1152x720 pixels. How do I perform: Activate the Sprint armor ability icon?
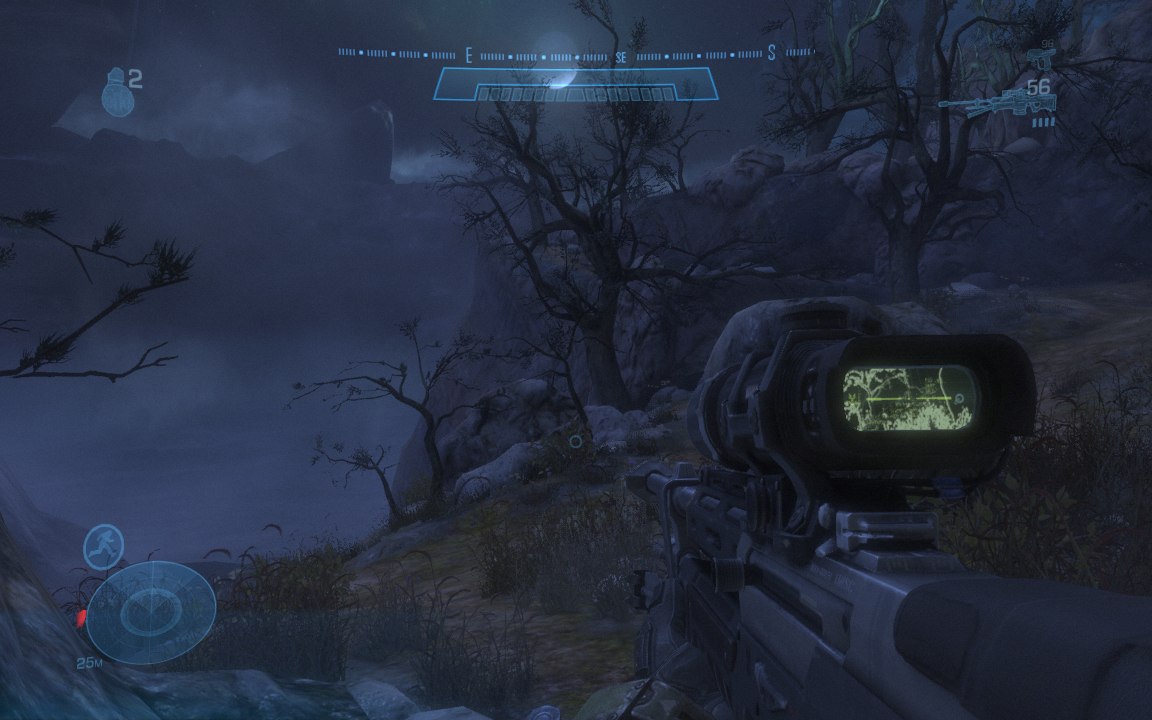(x=103, y=547)
